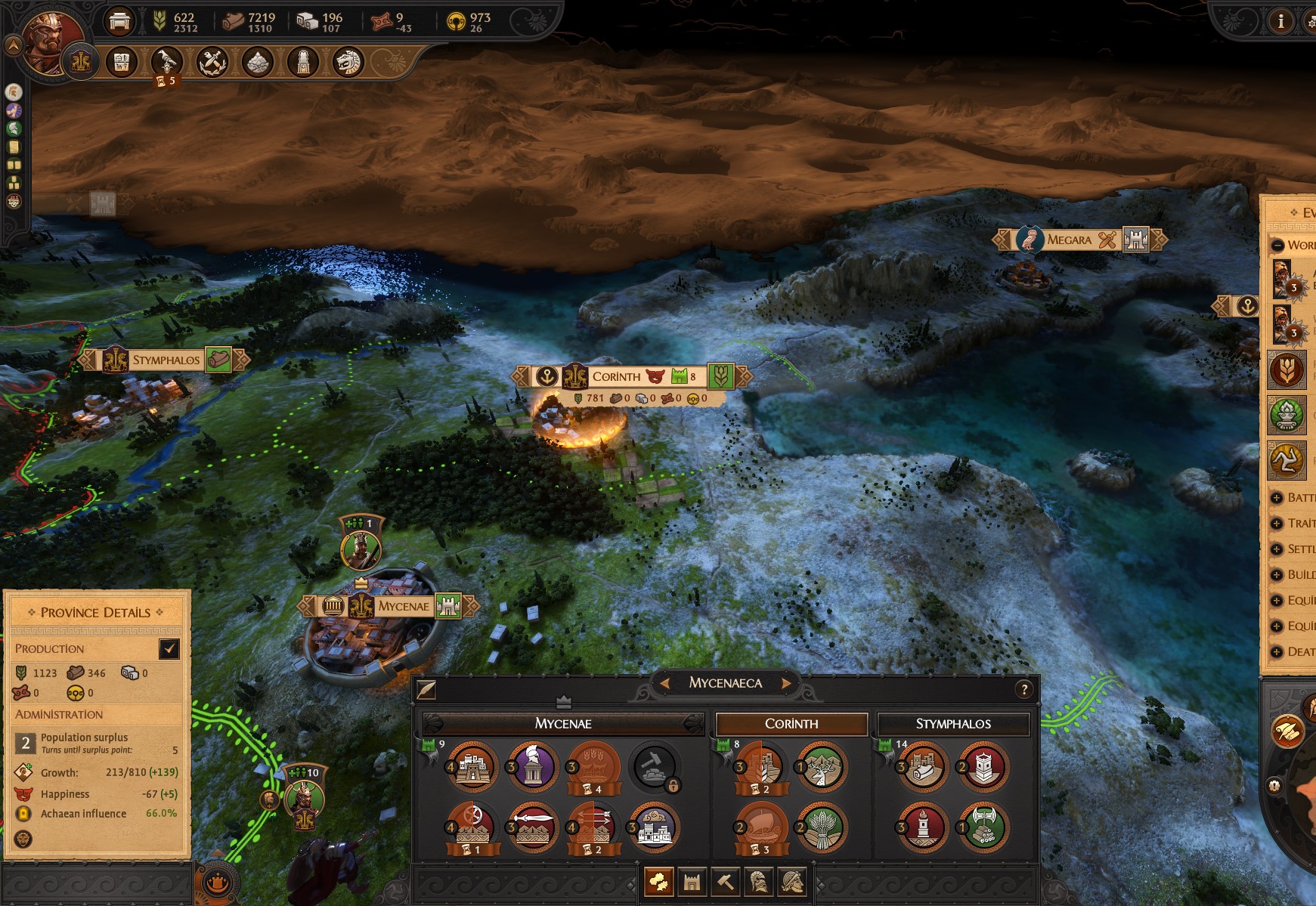The width and height of the screenshot is (1316, 906).
Task: Open the construction hammer tab below province panel
Action: tap(726, 881)
